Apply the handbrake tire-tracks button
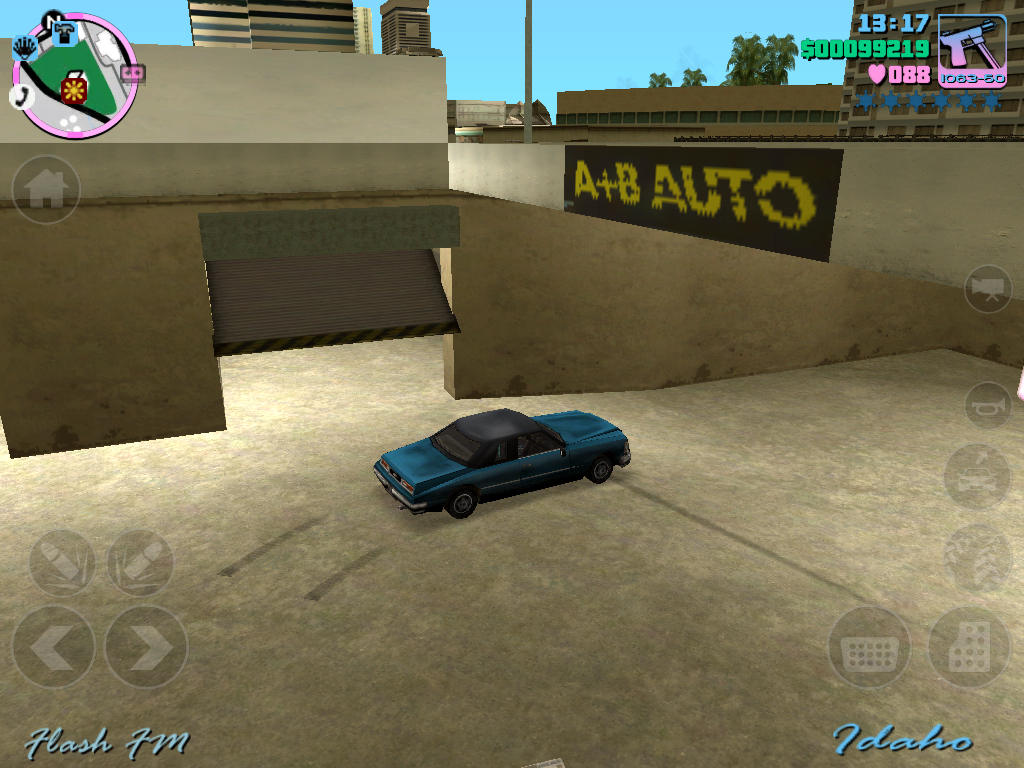The width and height of the screenshot is (1024, 768). 977,558
